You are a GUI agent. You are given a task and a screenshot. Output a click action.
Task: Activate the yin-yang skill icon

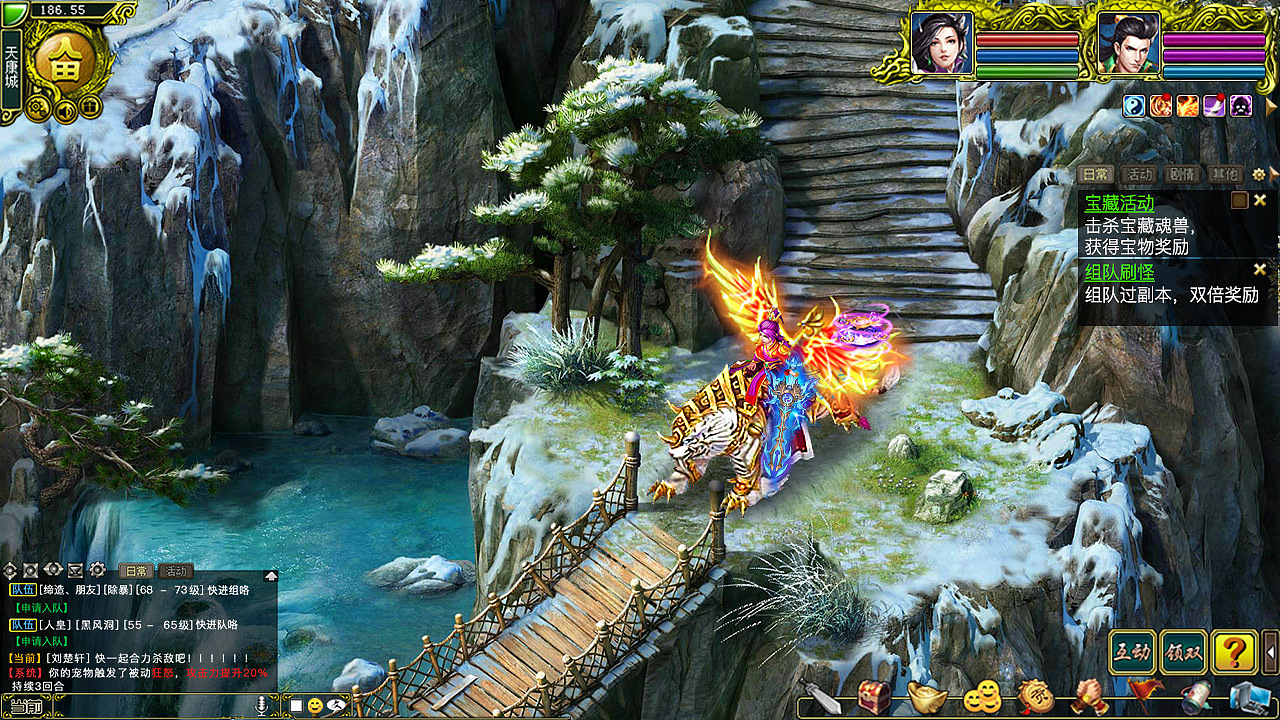pyautogui.click(x=1134, y=106)
